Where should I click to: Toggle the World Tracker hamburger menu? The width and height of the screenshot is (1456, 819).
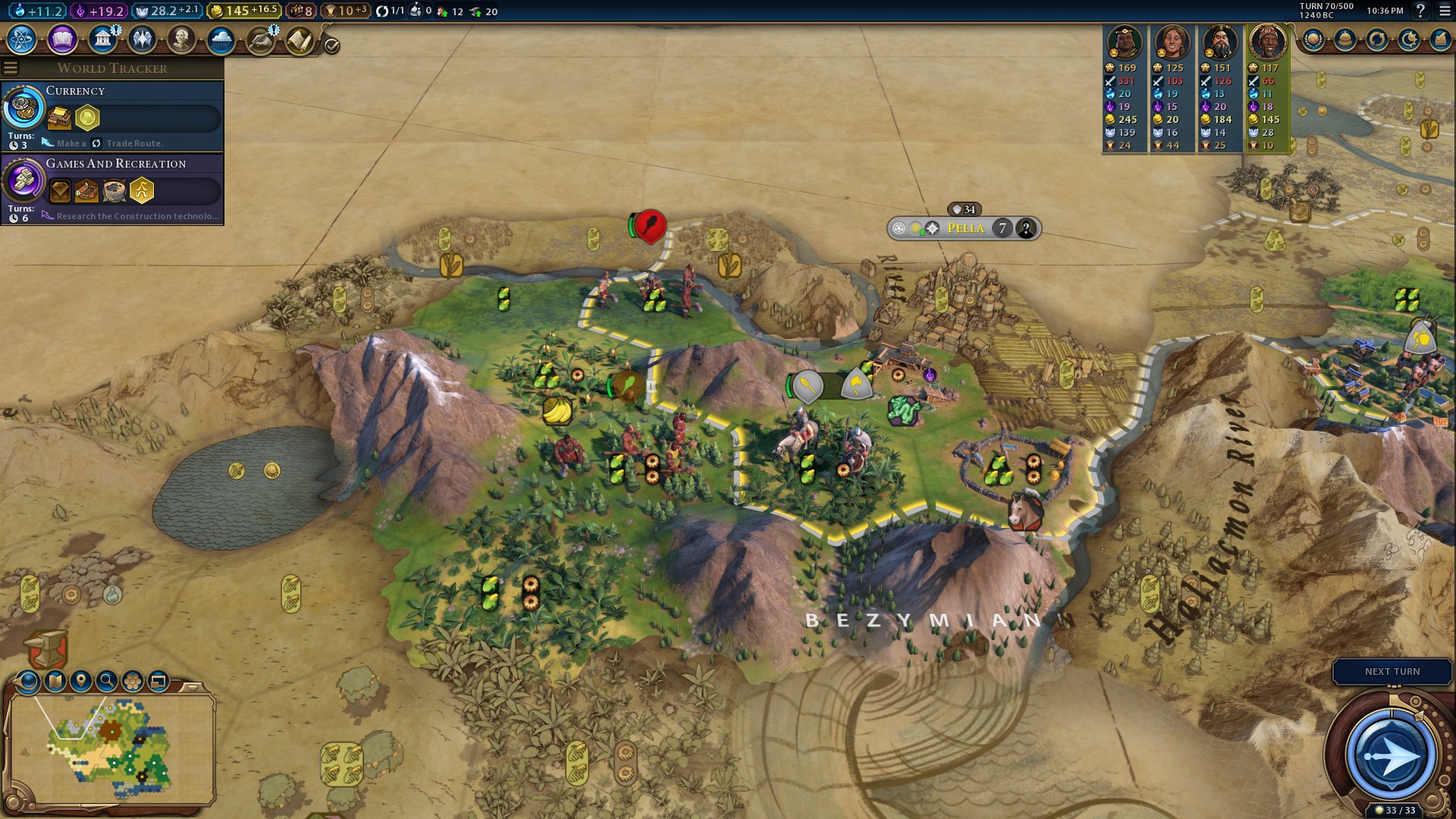11,68
